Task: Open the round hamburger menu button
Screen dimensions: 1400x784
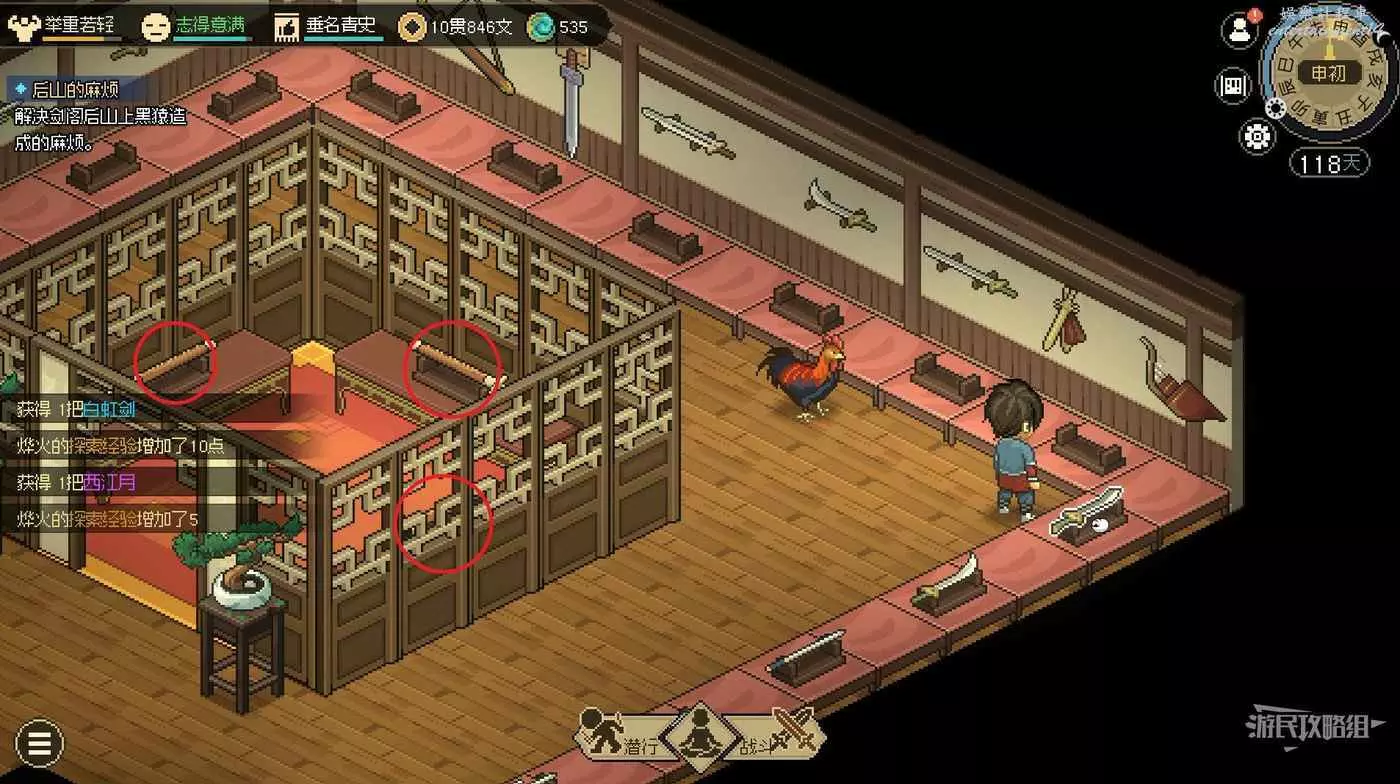Action: (39, 743)
